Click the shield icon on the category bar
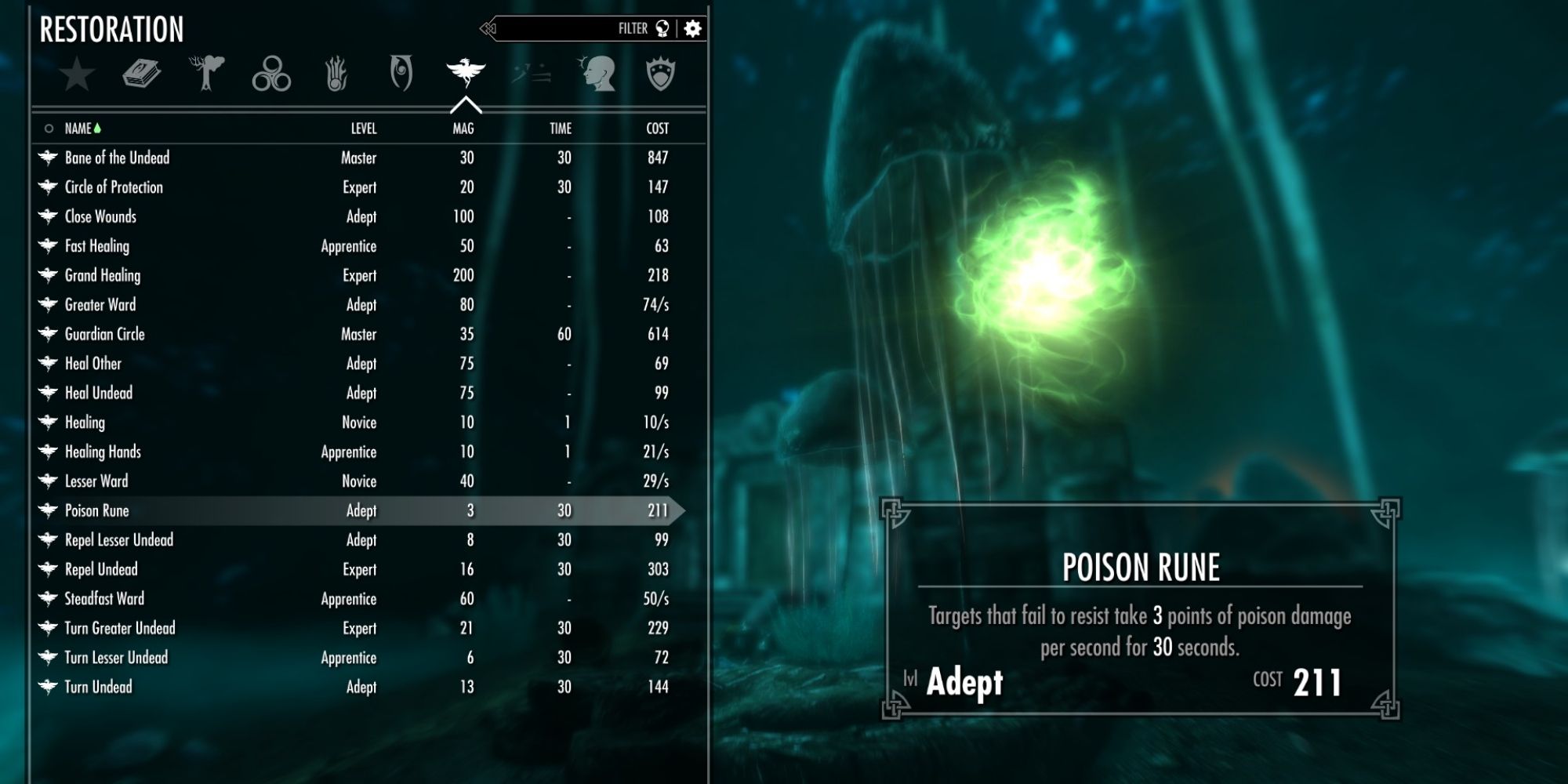This screenshot has height=784, width=1568. [662, 73]
